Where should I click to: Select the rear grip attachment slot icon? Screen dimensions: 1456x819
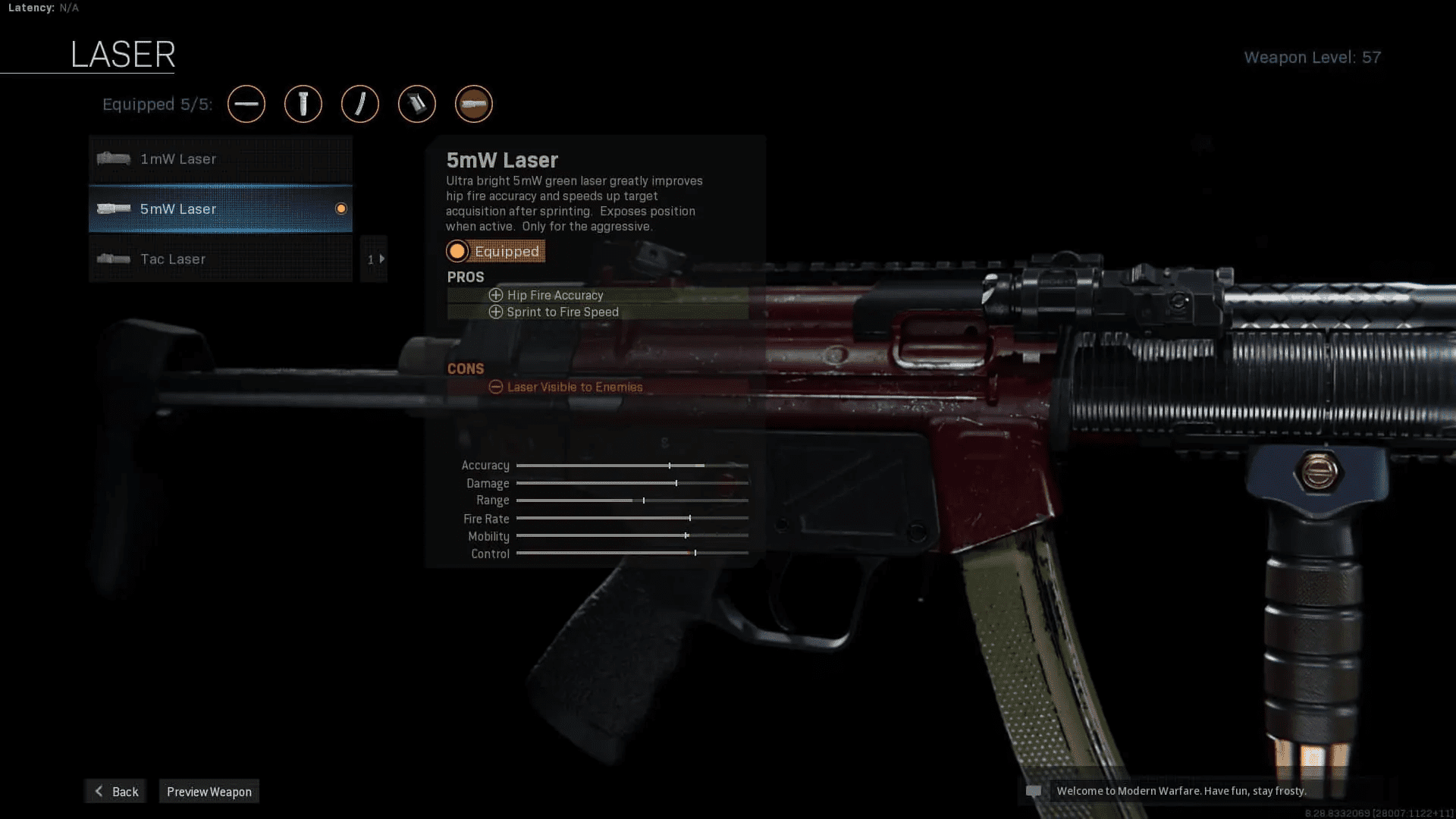pos(417,104)
